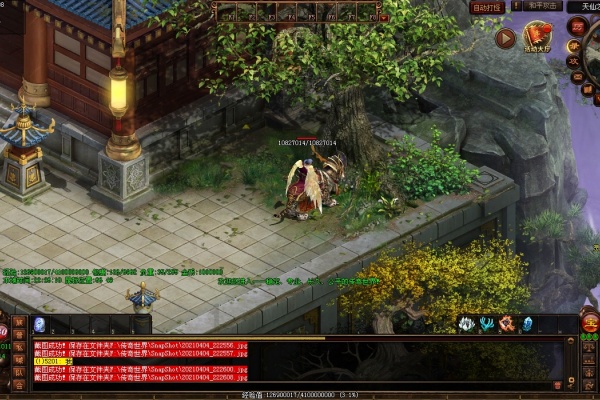This screenshot has height=400, width=600.
Task: Use the flaming orange ring skill
Action: [506, 324]
